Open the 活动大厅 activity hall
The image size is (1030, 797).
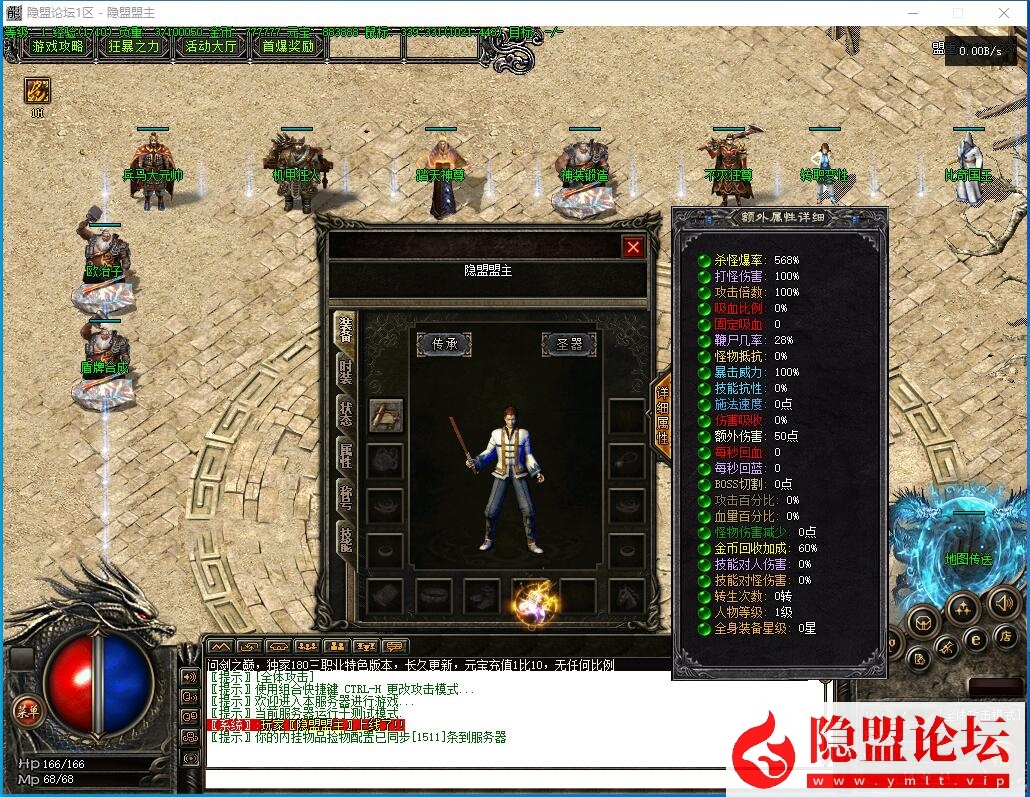click(x=211, y=46)
